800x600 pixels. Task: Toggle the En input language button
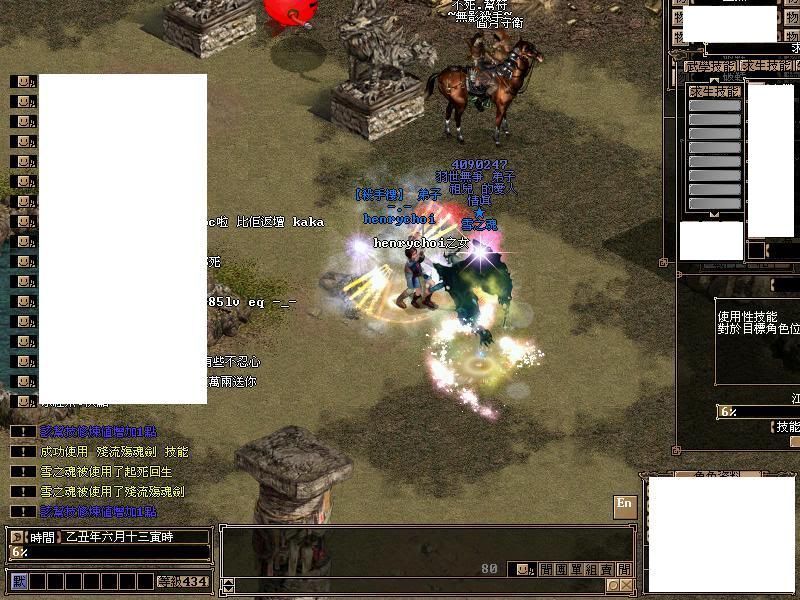[625, 504]
